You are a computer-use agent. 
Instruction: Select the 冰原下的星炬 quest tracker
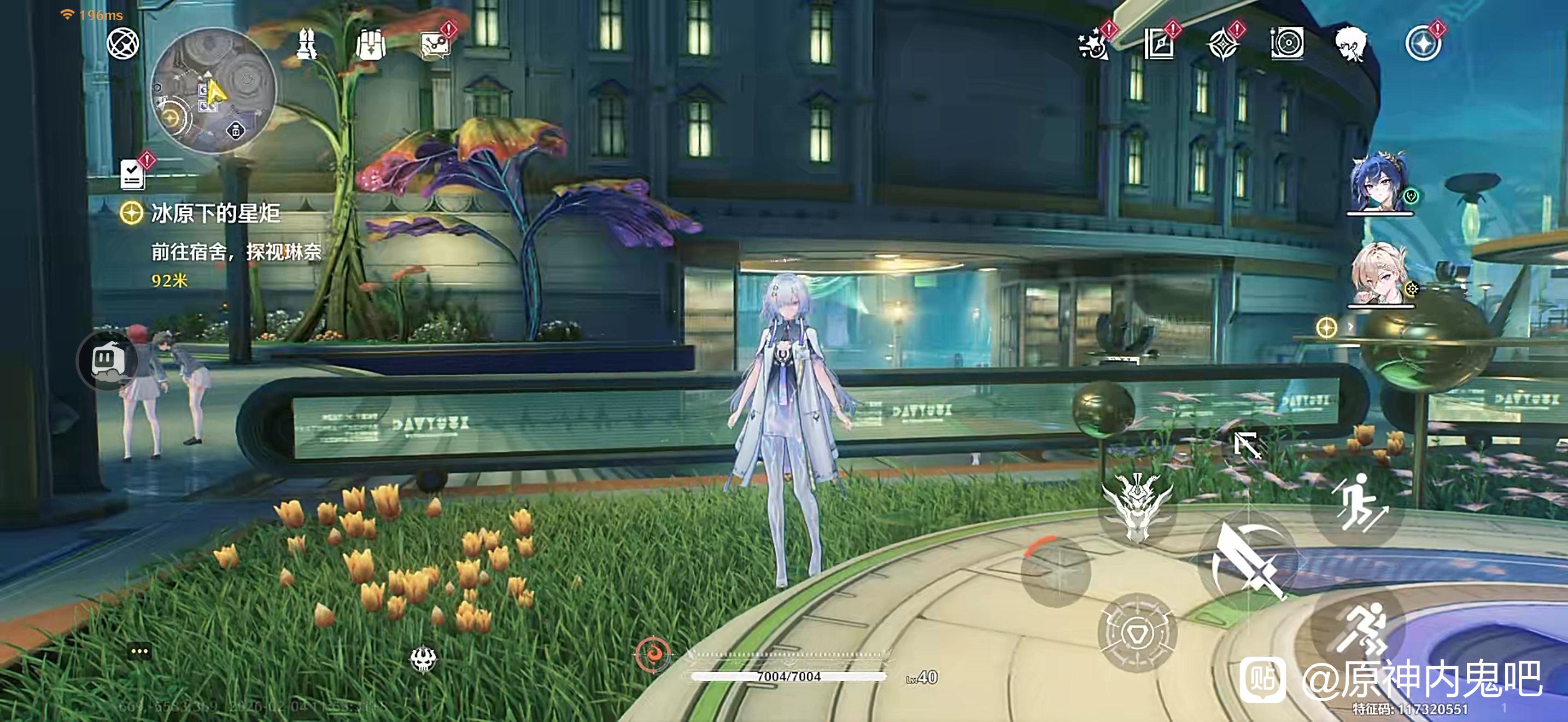pos(215,214)
